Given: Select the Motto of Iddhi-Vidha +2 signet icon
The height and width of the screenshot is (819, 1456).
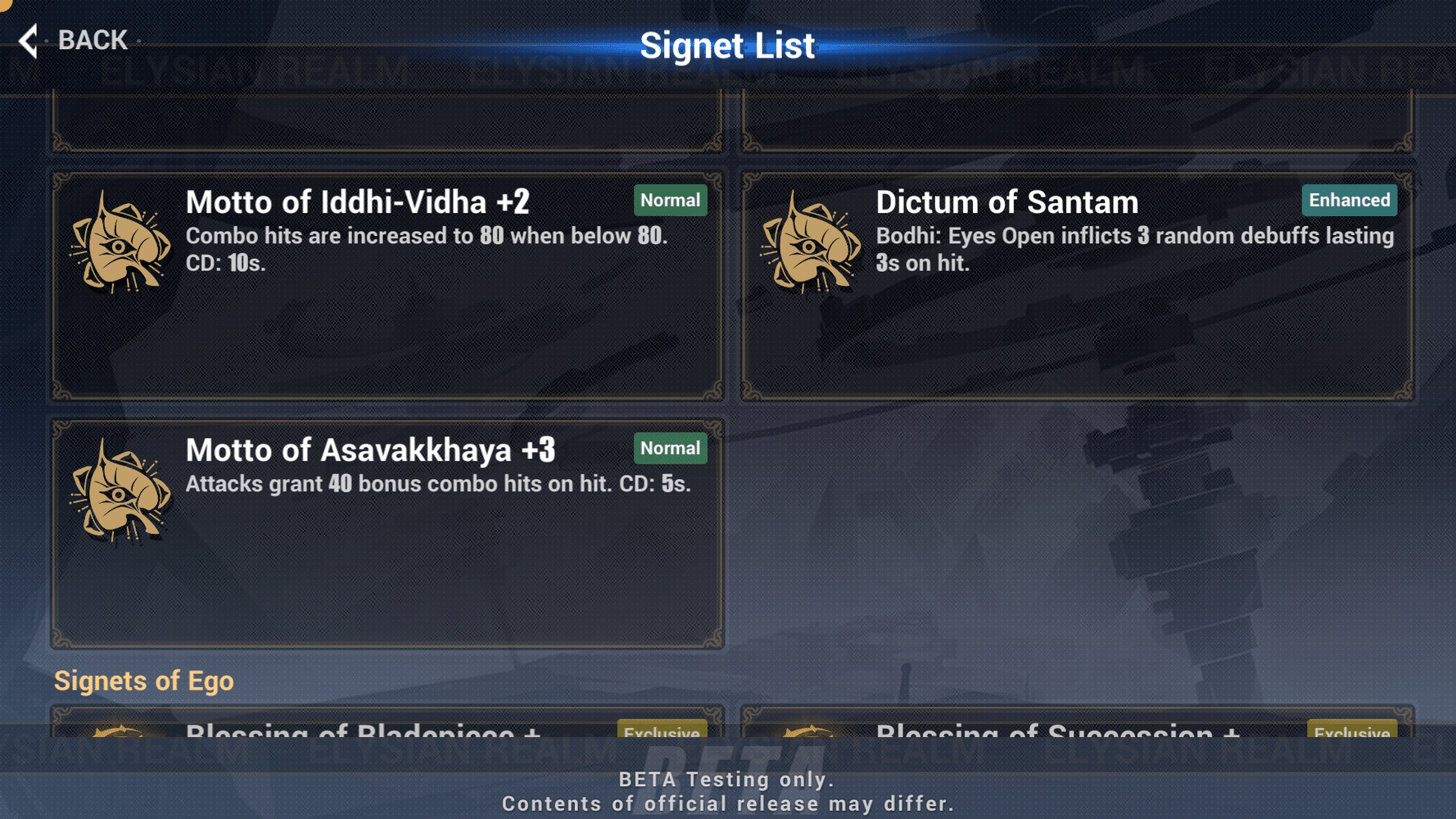Looking at the screenshot, I should pyautogui.click(x=120, y=247).
